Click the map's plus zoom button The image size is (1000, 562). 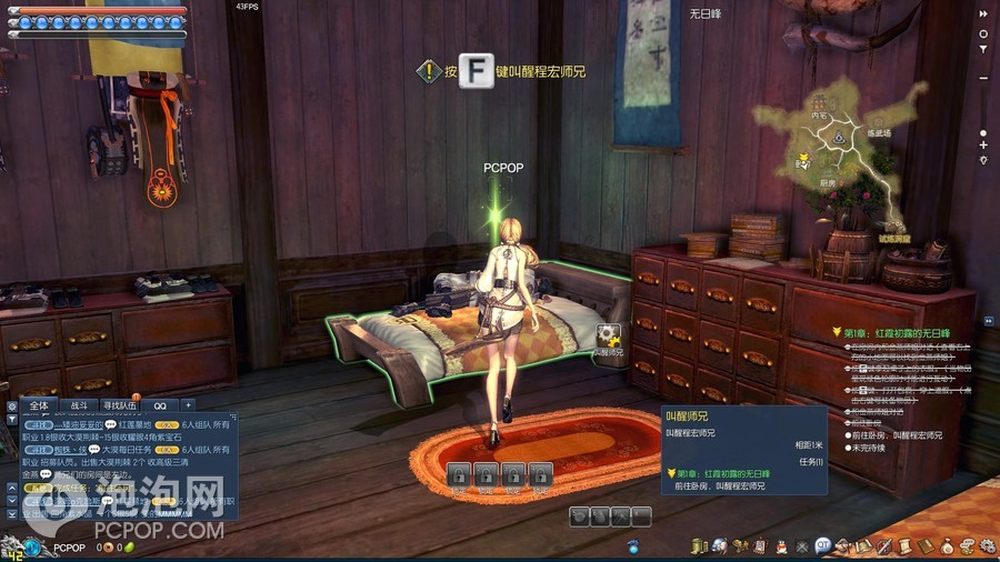(x=984, y=145)
